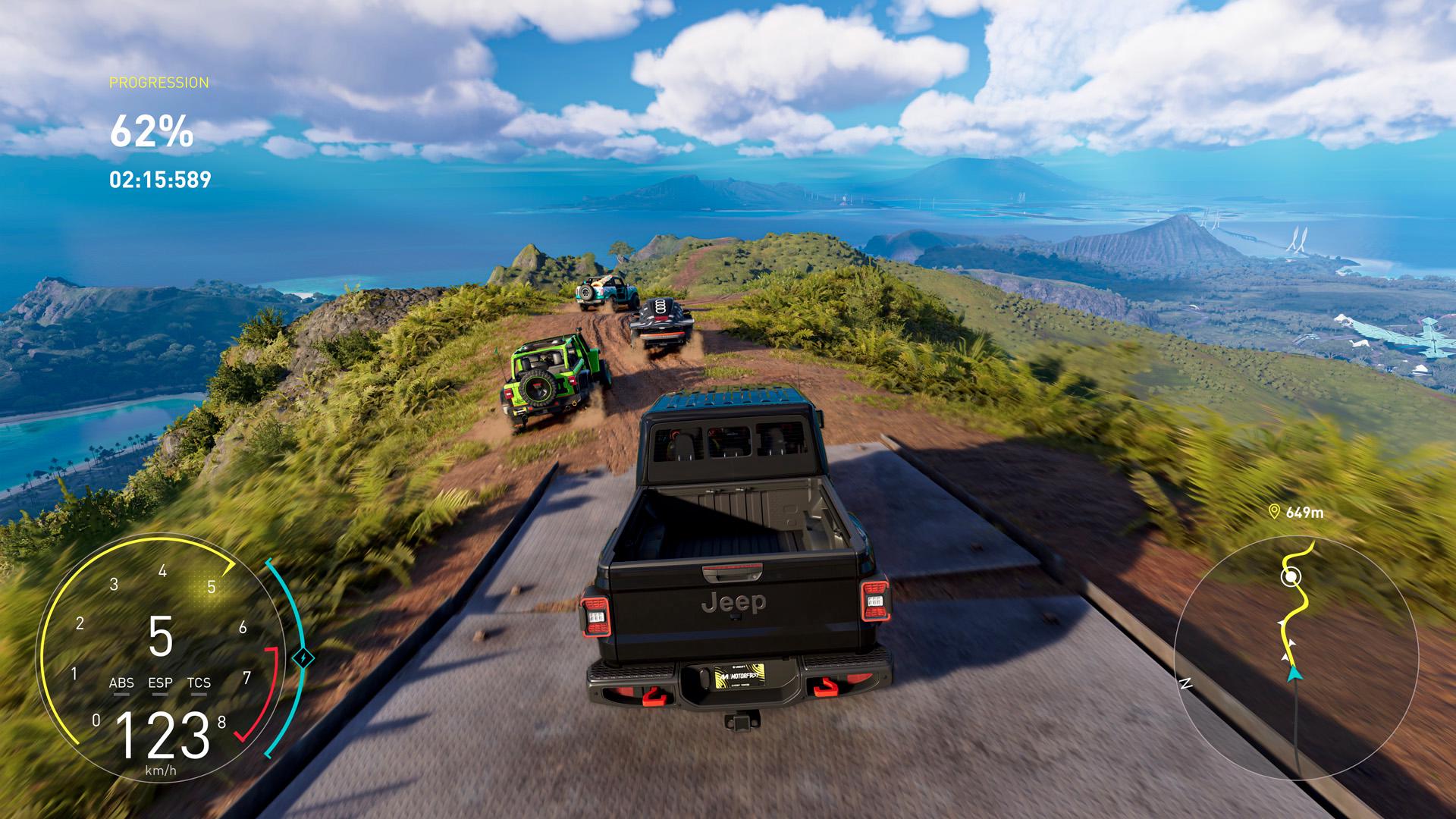
Task: Toggle the TCS traction control indicator
Action: [199, 682]
